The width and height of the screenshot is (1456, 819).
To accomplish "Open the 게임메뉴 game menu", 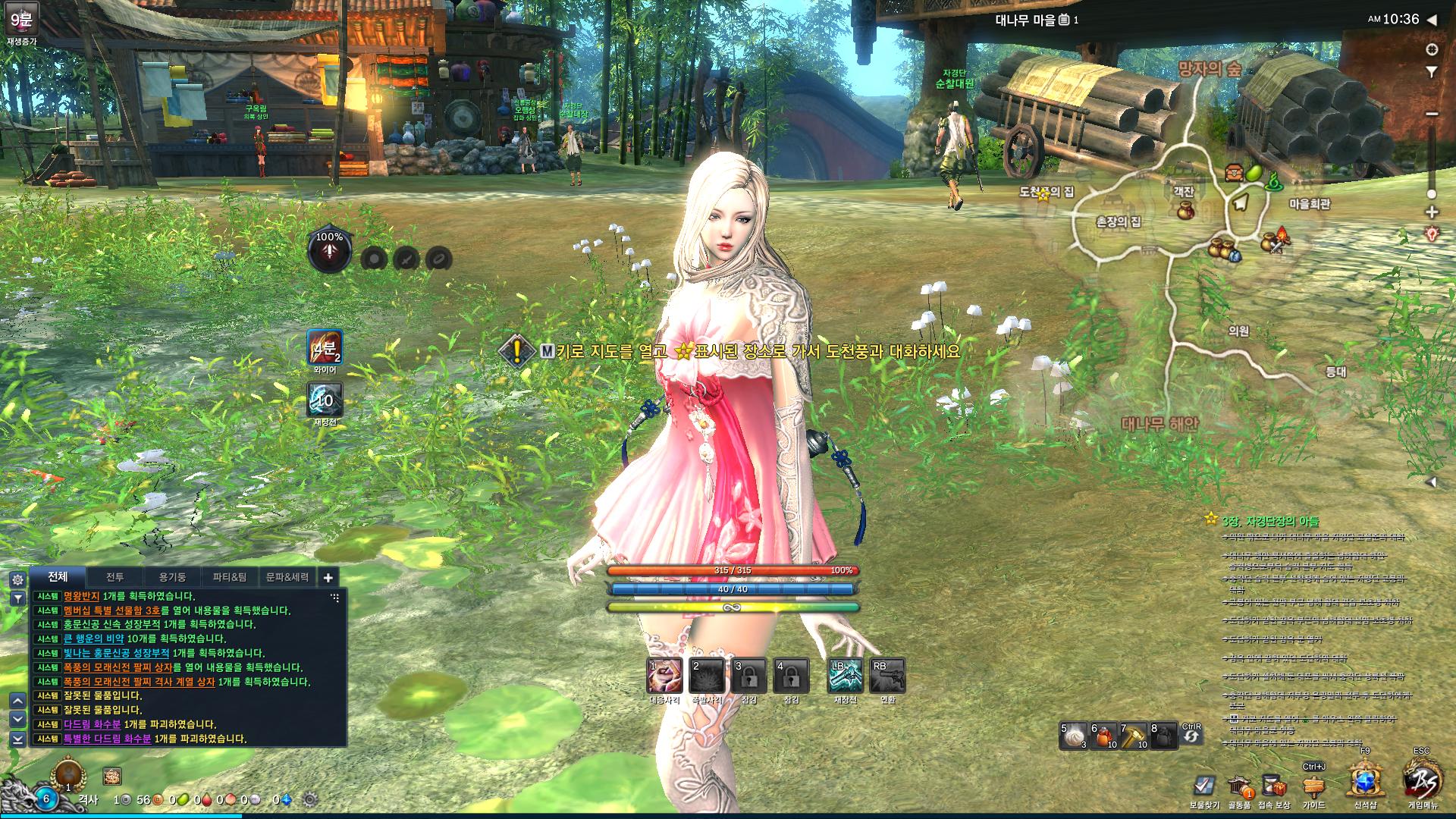I will (1421, 781).
